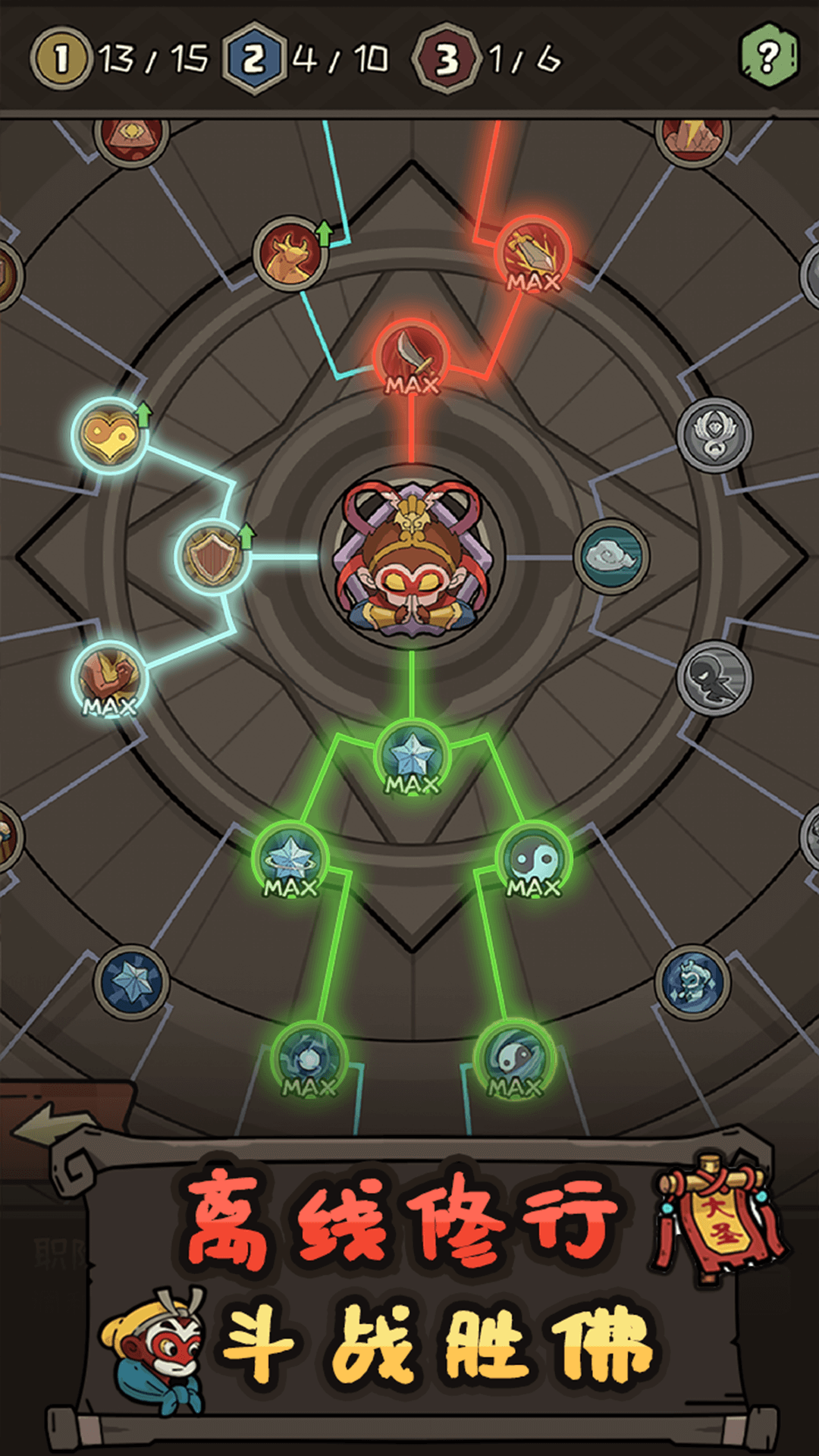Viewport: 819px width, 1456px height.
Task: Choose the maxed blue star node below the portrait
Action: tap(412, 757)
